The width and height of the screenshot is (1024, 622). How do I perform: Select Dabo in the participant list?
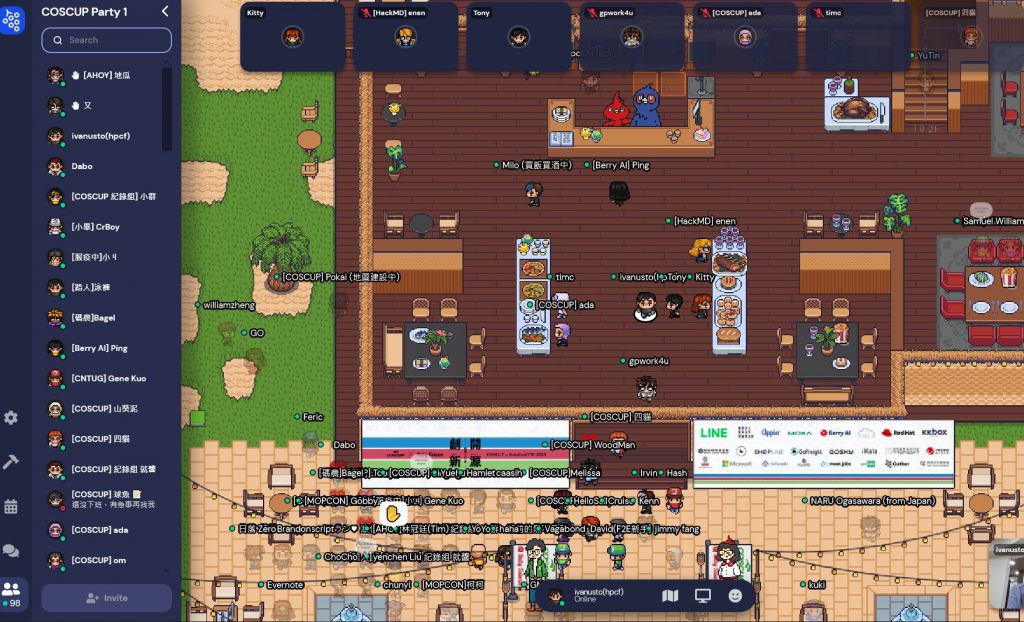[x=82, y=166]
